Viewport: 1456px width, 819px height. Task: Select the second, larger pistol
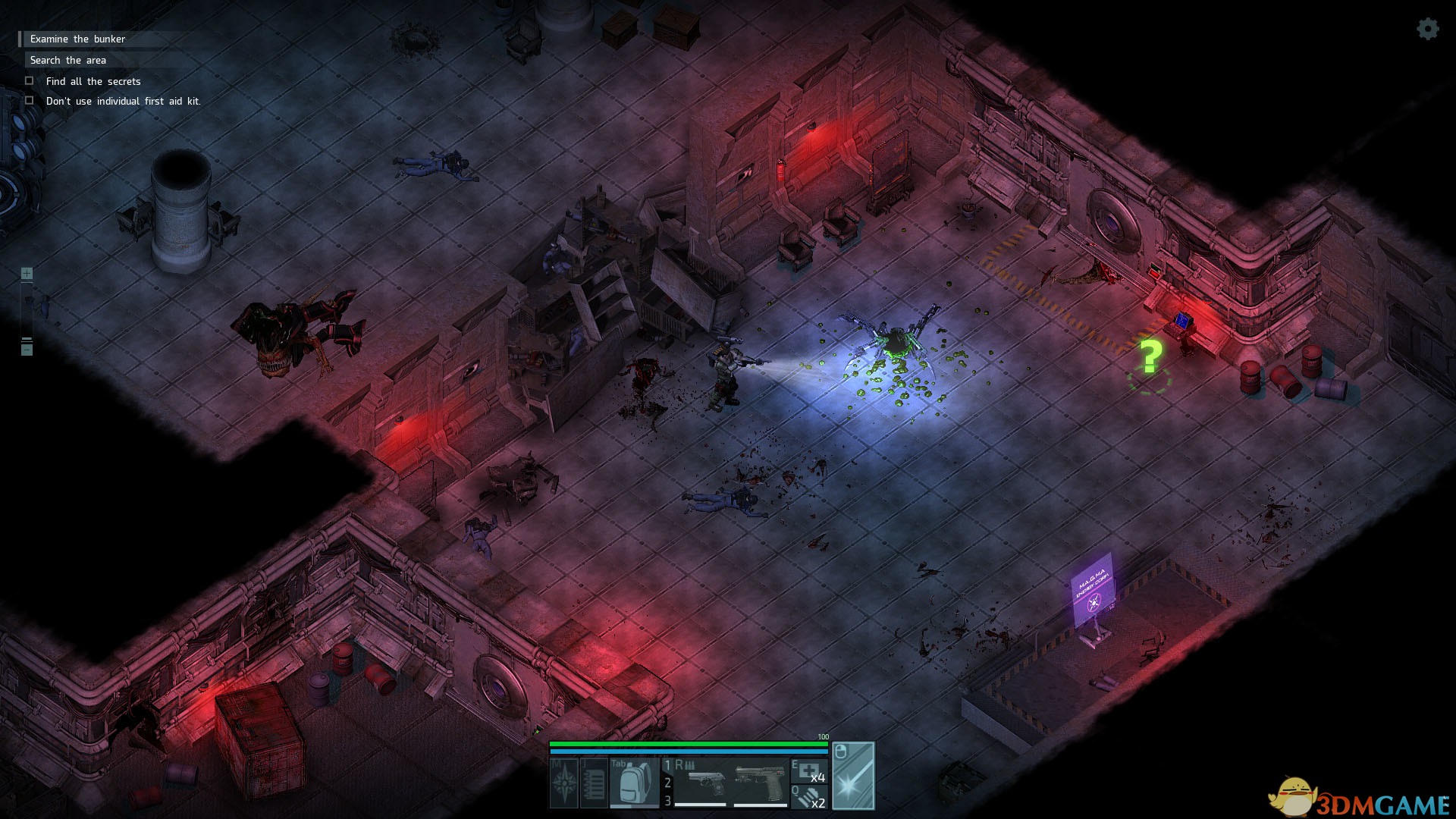[761, 783]
